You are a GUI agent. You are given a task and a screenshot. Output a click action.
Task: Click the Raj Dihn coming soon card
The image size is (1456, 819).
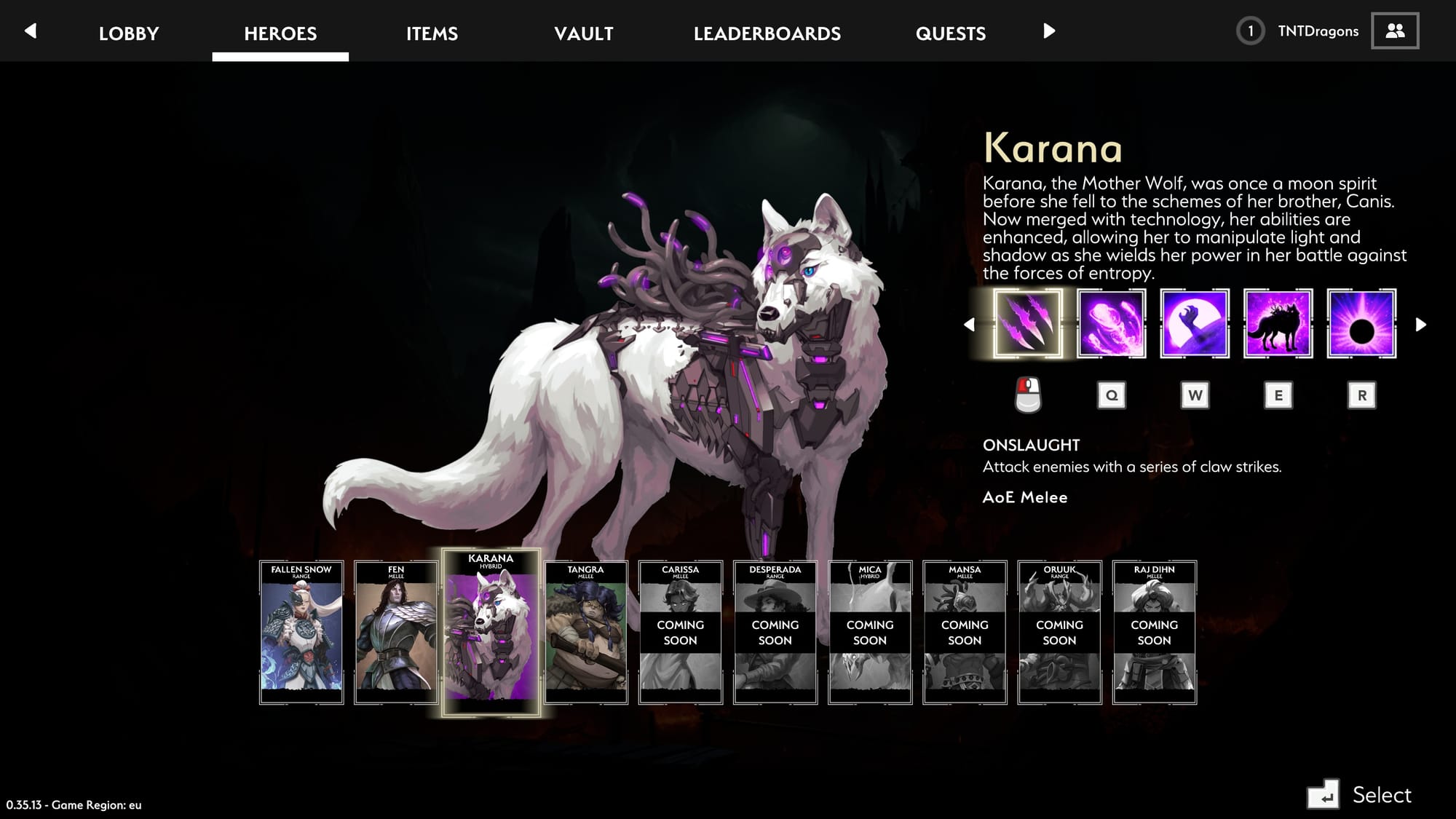[x=1155, y=632]
